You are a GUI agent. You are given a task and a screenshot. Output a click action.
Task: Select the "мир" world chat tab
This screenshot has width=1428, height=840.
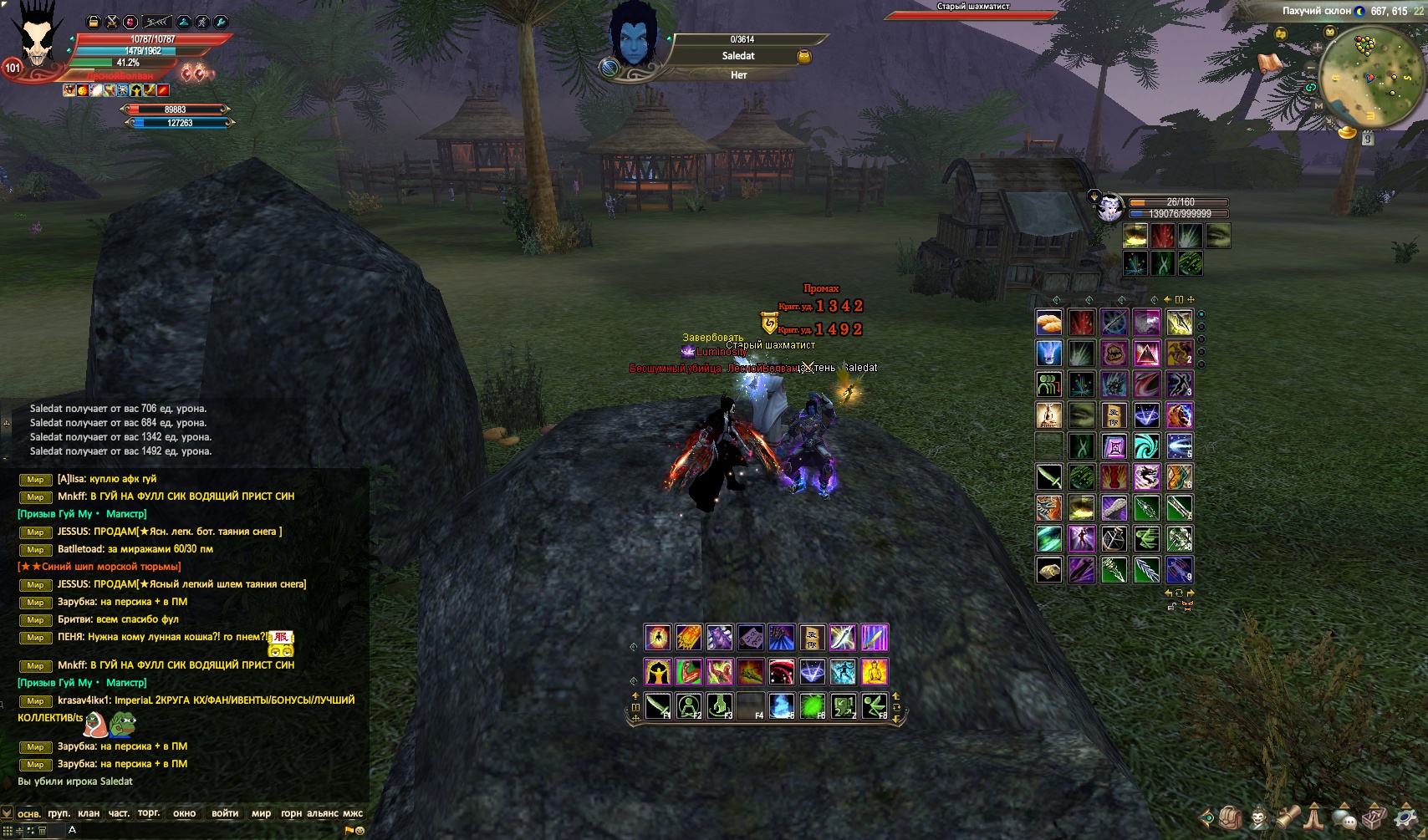261,813
